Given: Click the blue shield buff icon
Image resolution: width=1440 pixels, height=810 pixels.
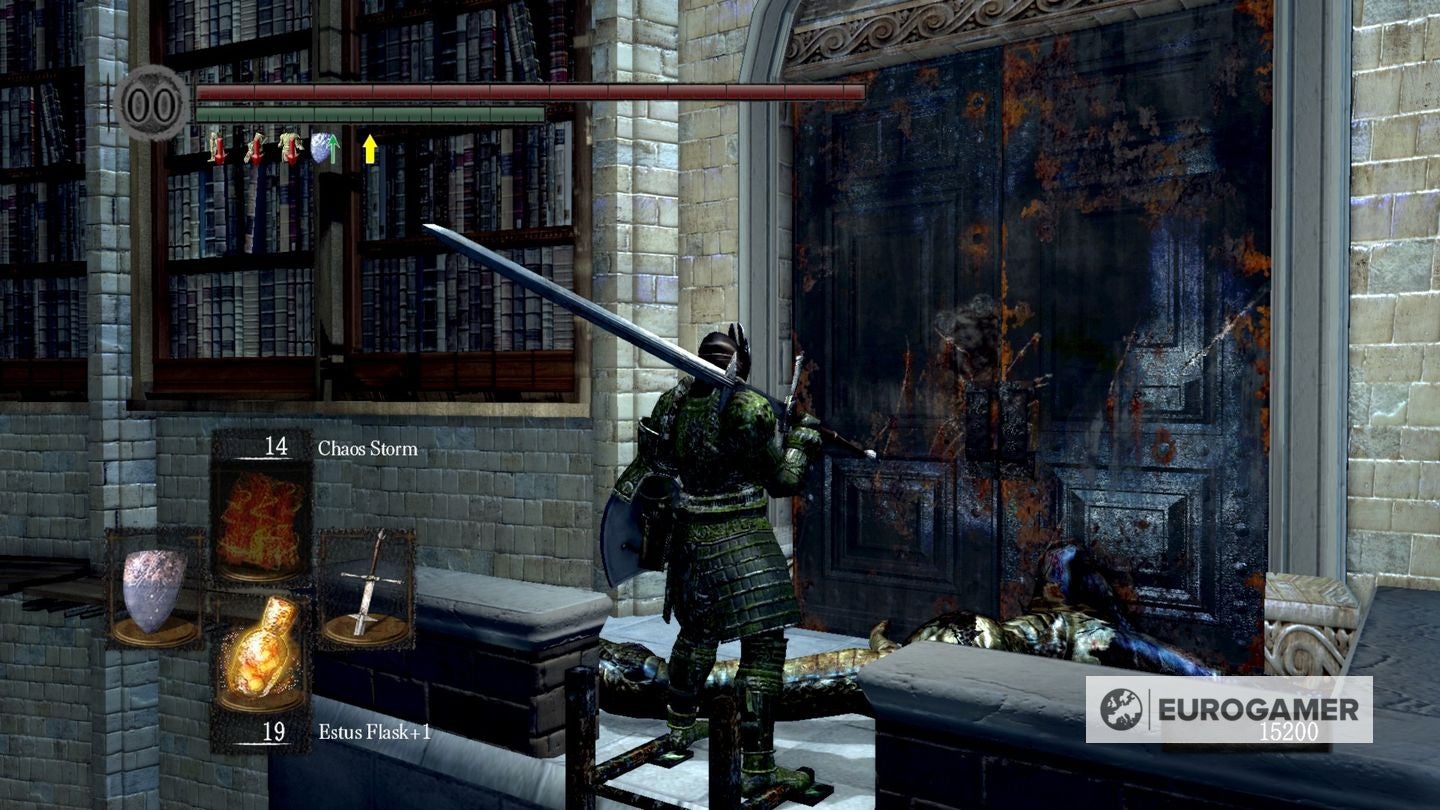Looking at the screenshot, I should [322, 148].
